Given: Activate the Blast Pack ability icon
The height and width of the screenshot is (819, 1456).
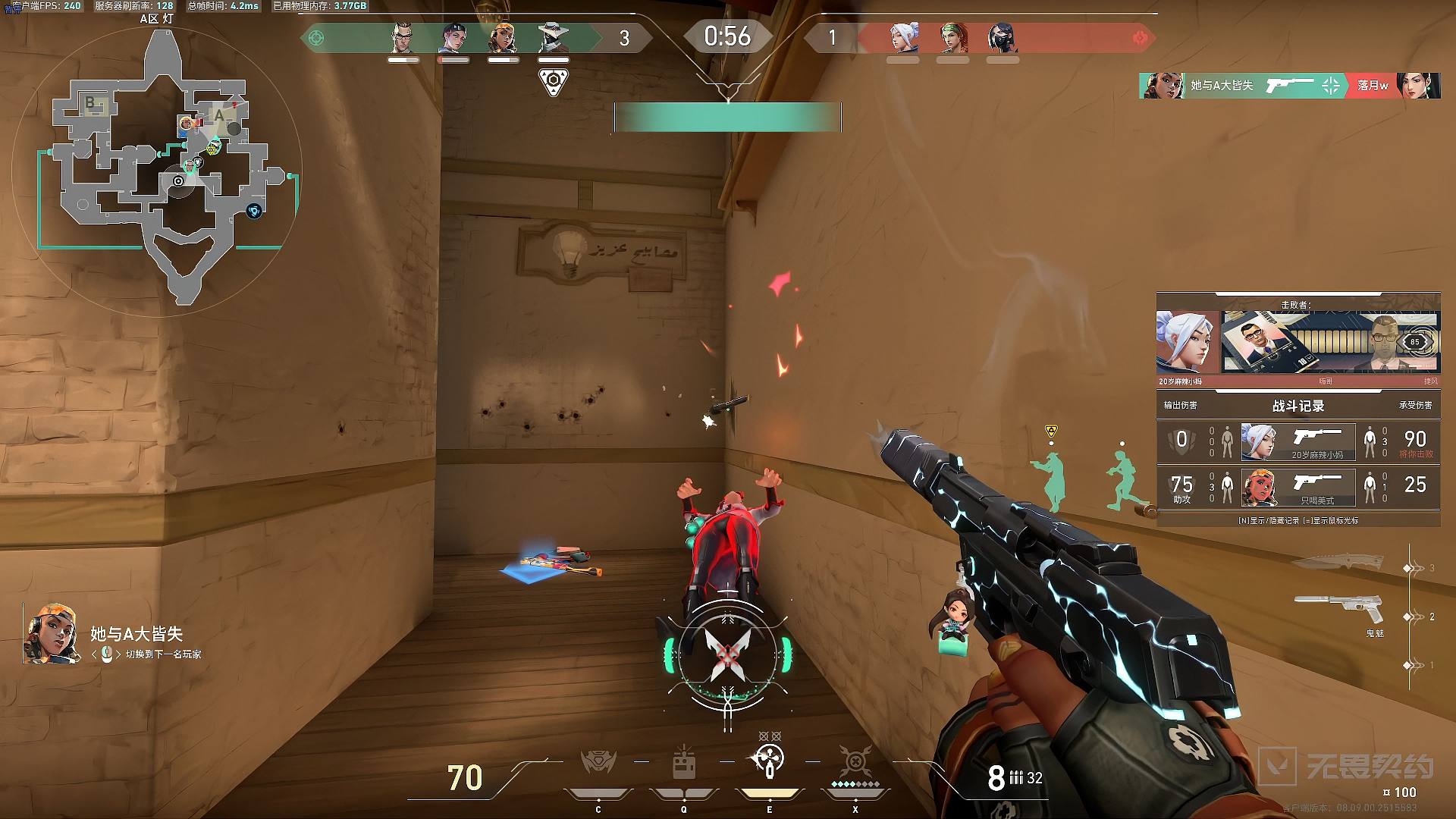Looking at the screenshot, I should pos(684,763).
